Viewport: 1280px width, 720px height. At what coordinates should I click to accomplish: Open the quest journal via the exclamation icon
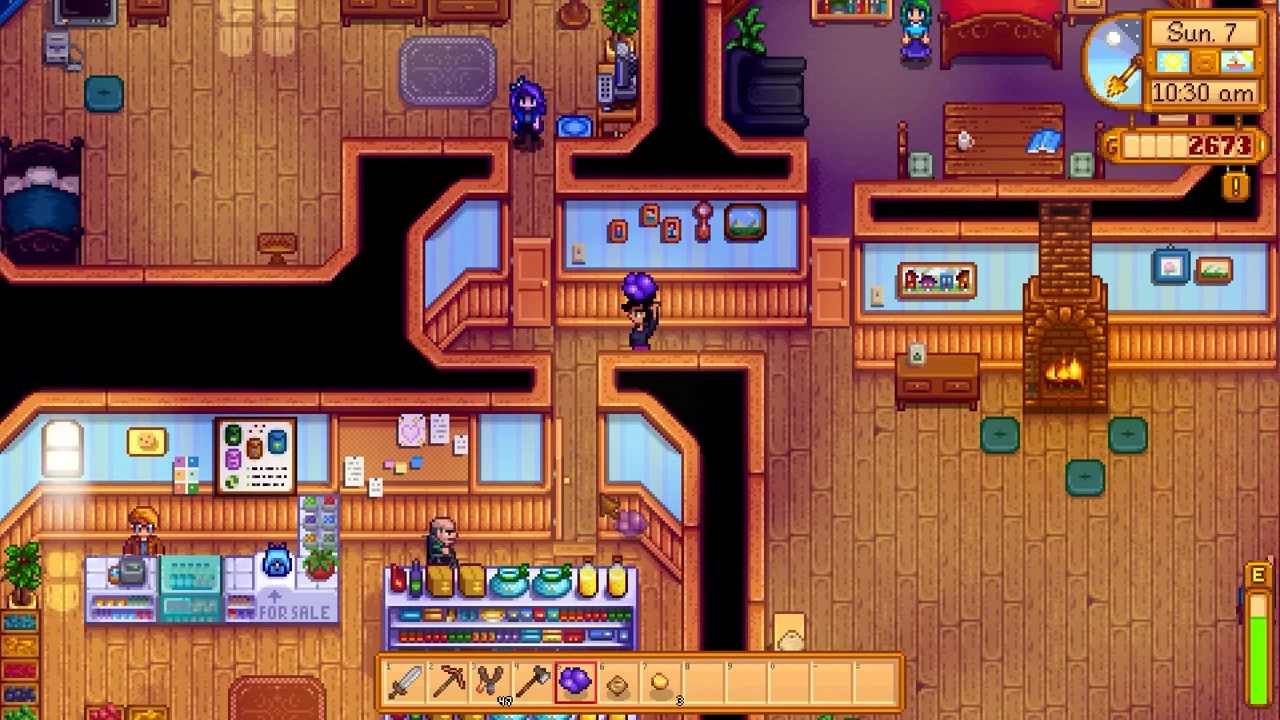coord(1234,186)
